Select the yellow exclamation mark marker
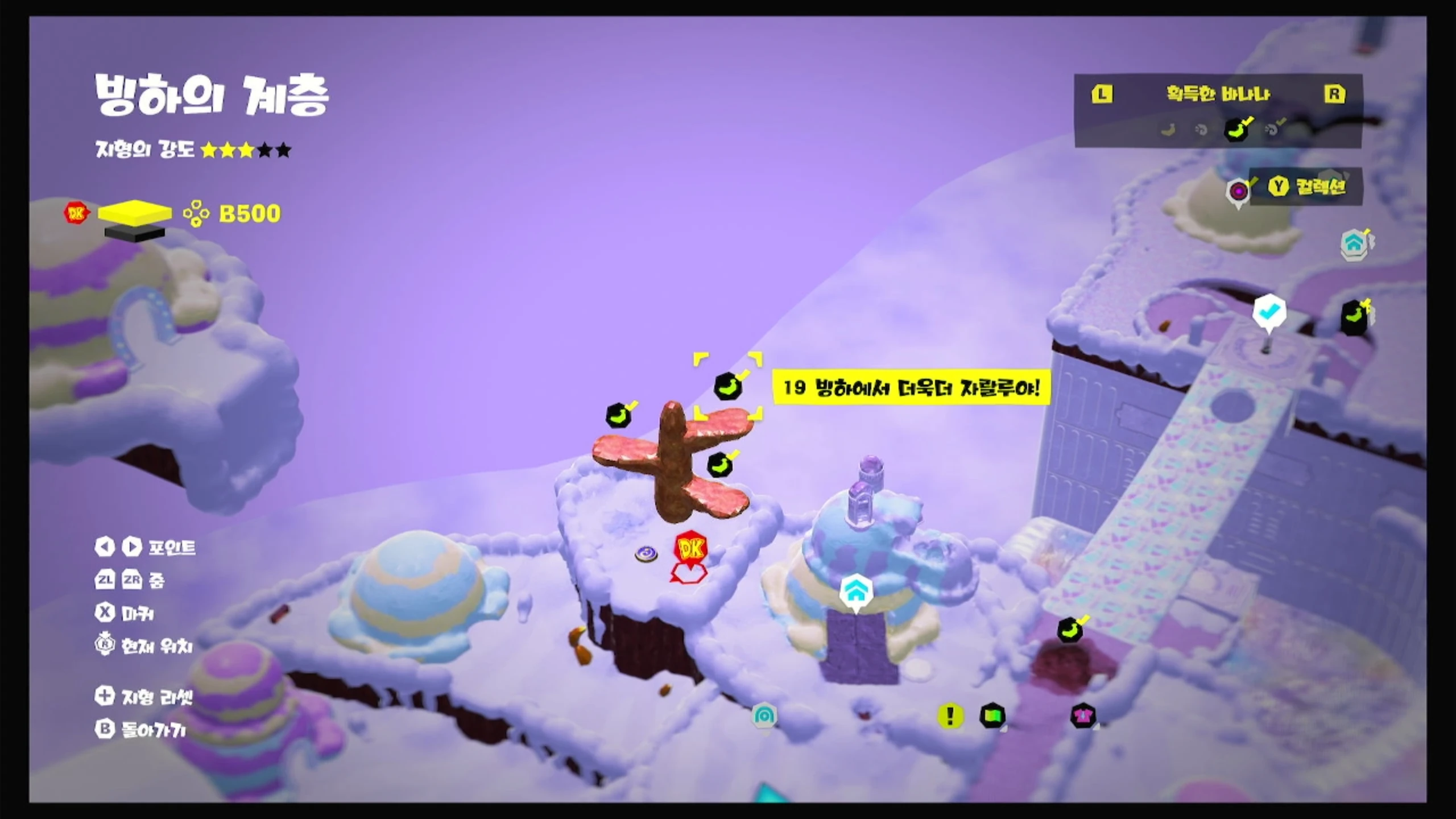This screenshot has width=1456, height=819. (x=950, y=716)
